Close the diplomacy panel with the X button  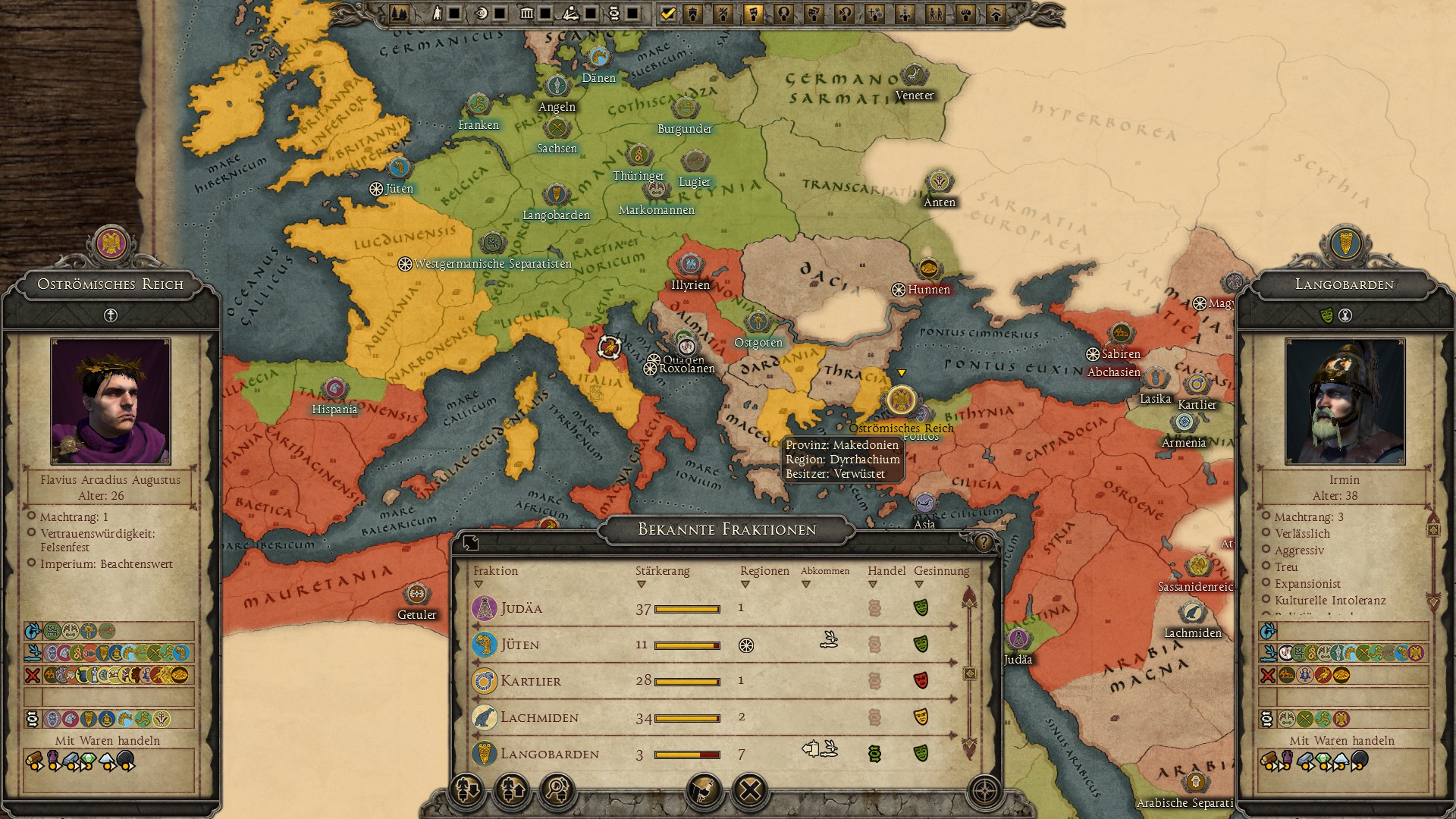pos(750,791)
